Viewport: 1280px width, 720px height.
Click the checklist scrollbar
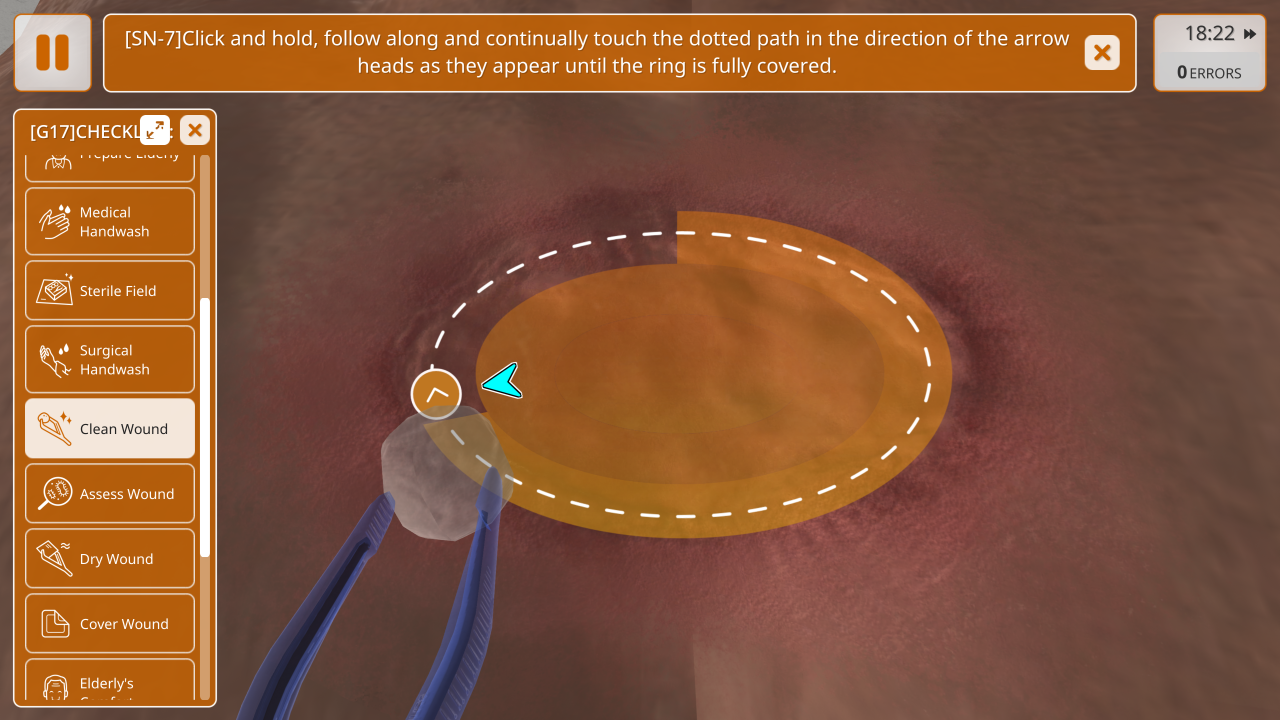[205, 427]
